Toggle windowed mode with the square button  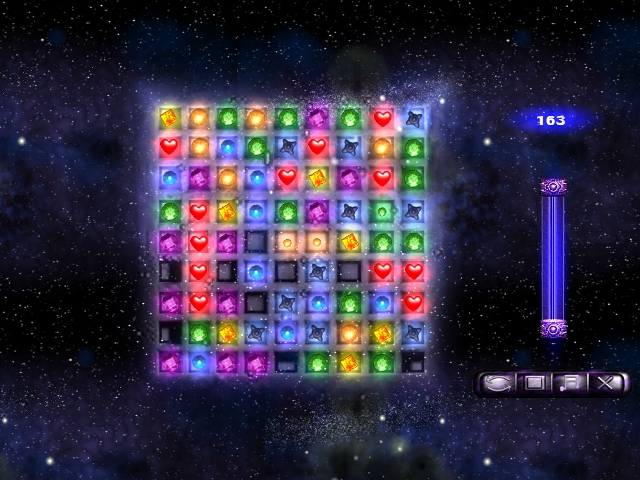click(x=534, y=382)
